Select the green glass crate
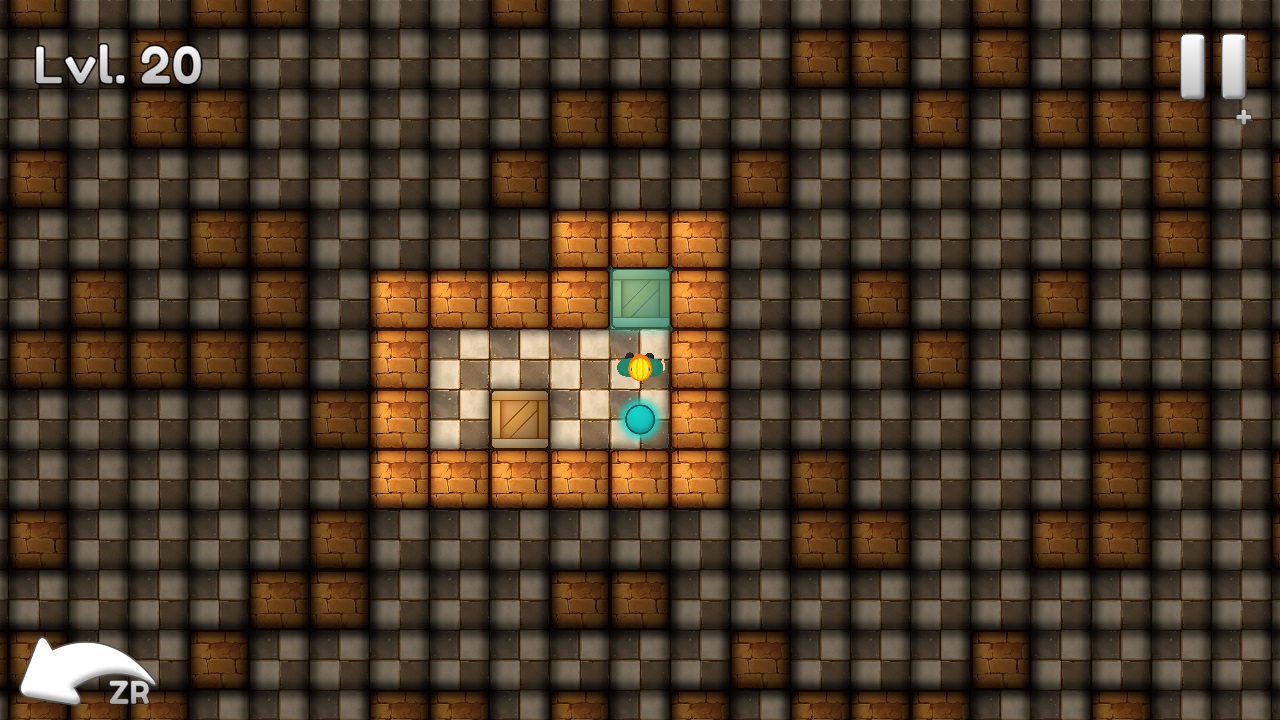1280x720 pixels. click(640, 297)
